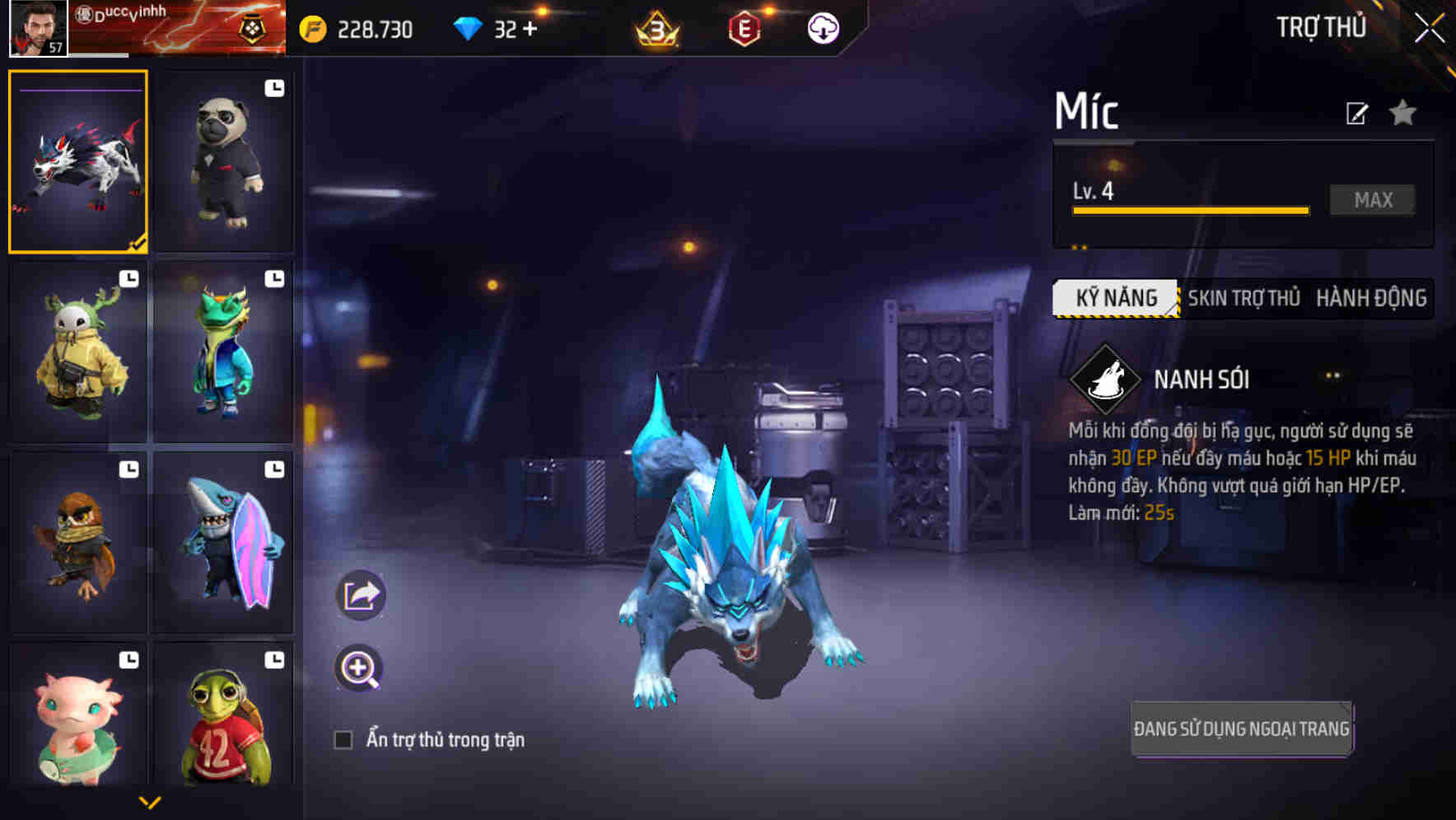Open the HÀNH ĐỘNG tab
The height and width of the screenshot is (820, 1456).
click(1372, 298)
